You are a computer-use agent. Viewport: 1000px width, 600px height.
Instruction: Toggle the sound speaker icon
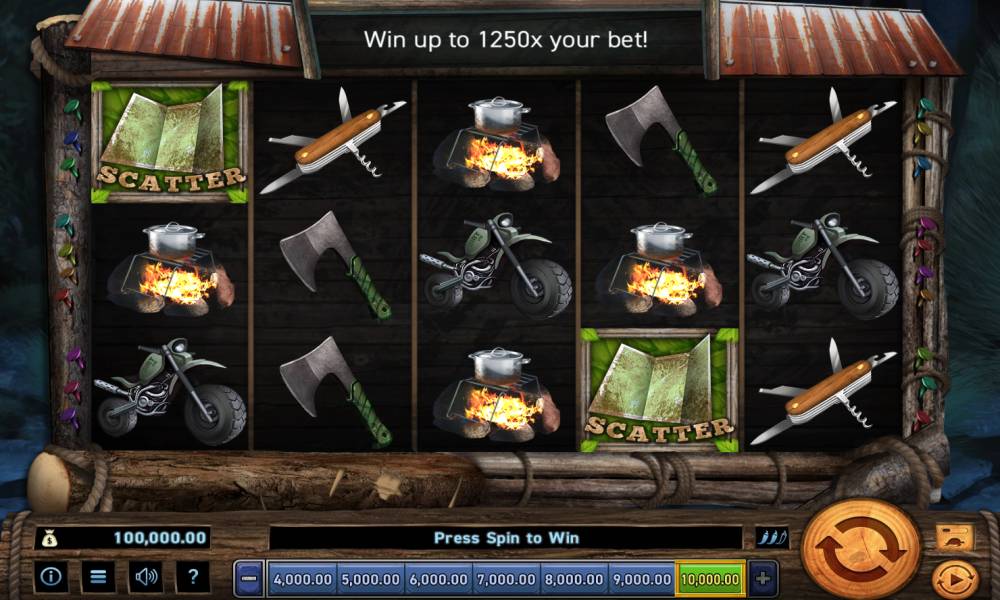click(x=147, y=576)
